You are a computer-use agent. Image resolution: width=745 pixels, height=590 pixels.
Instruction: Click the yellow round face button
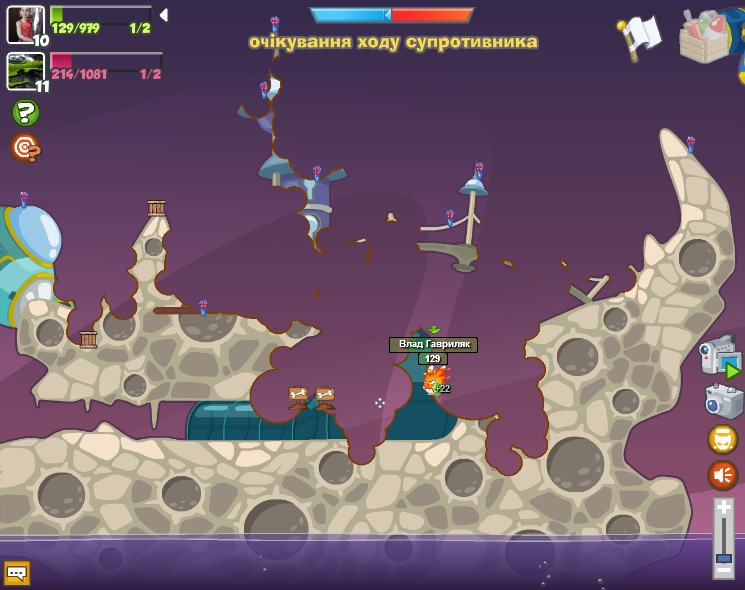pos(722,438)
